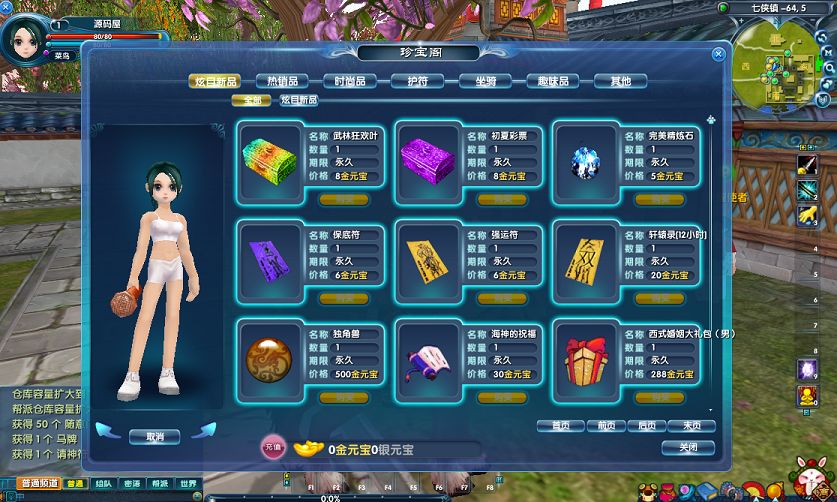Go to the 首页 first page
Viewport: 837px width, 502px height.
point(561,425)
